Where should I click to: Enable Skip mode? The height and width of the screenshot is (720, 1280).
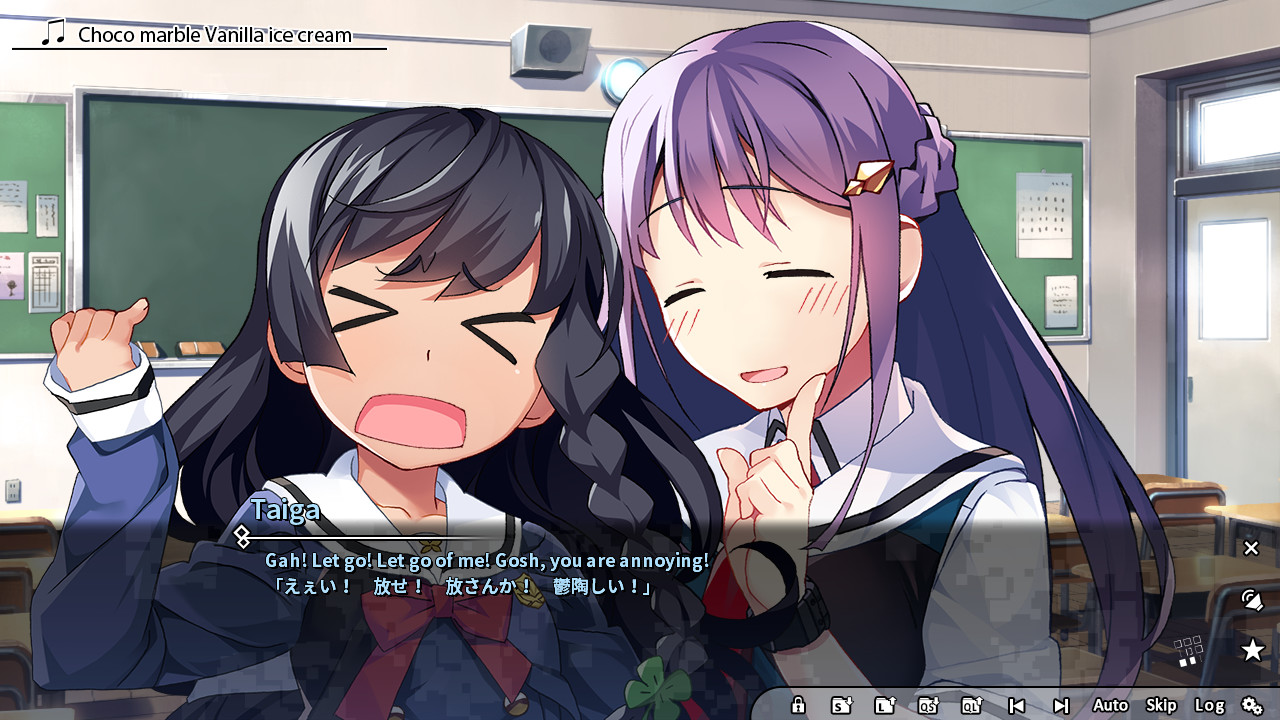click(1160, 705)
